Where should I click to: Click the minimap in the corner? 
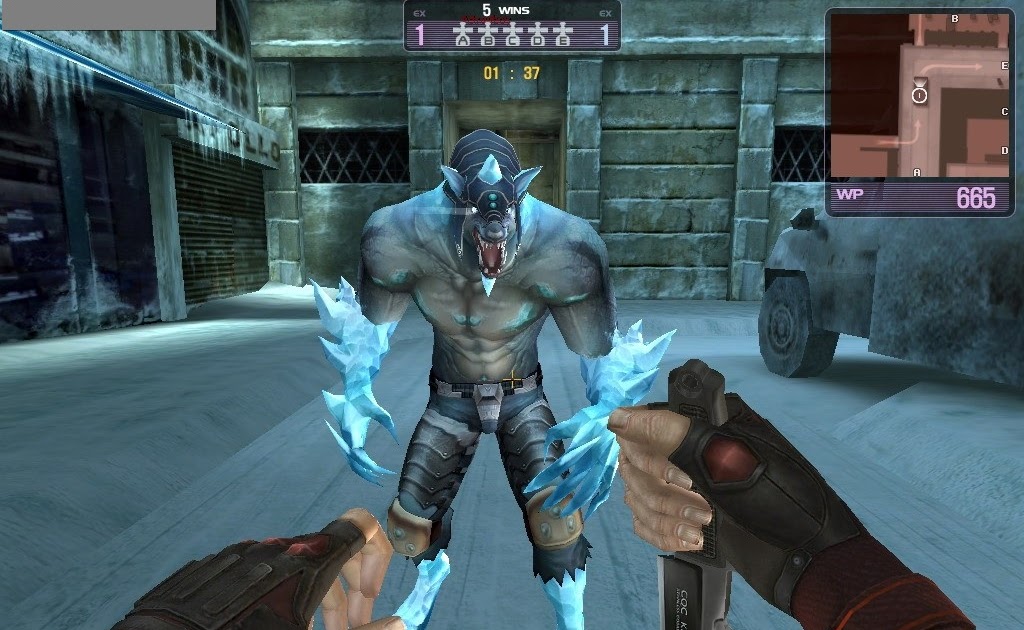[x=919, y=94]
